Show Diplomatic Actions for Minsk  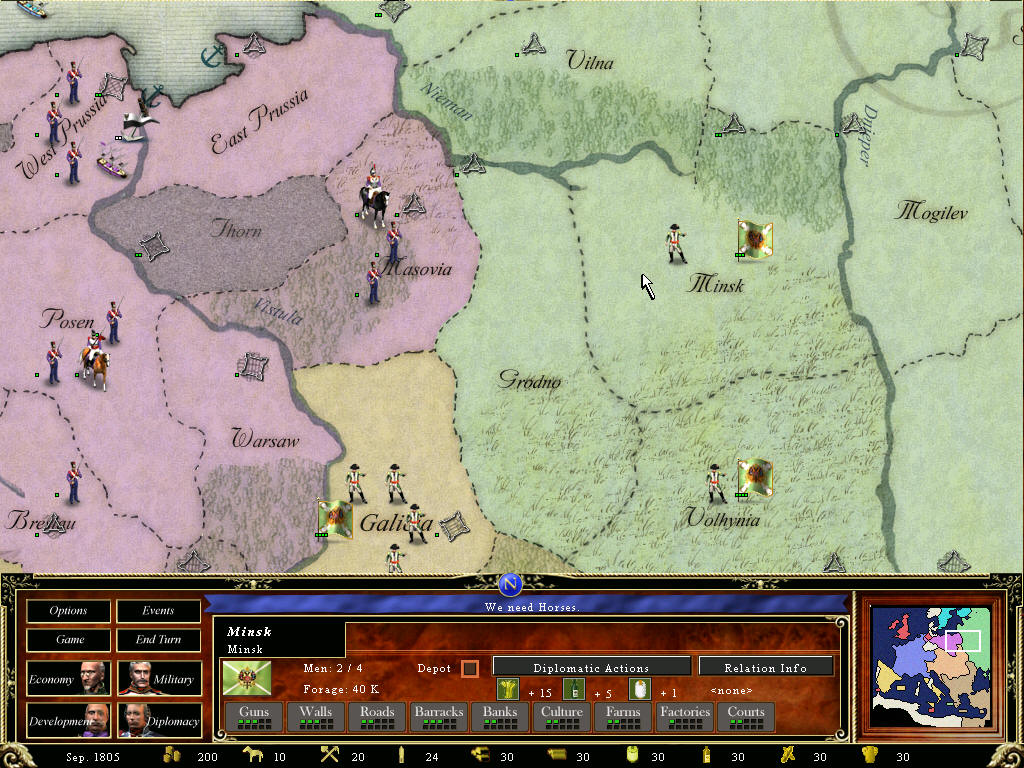pos(591,667)
